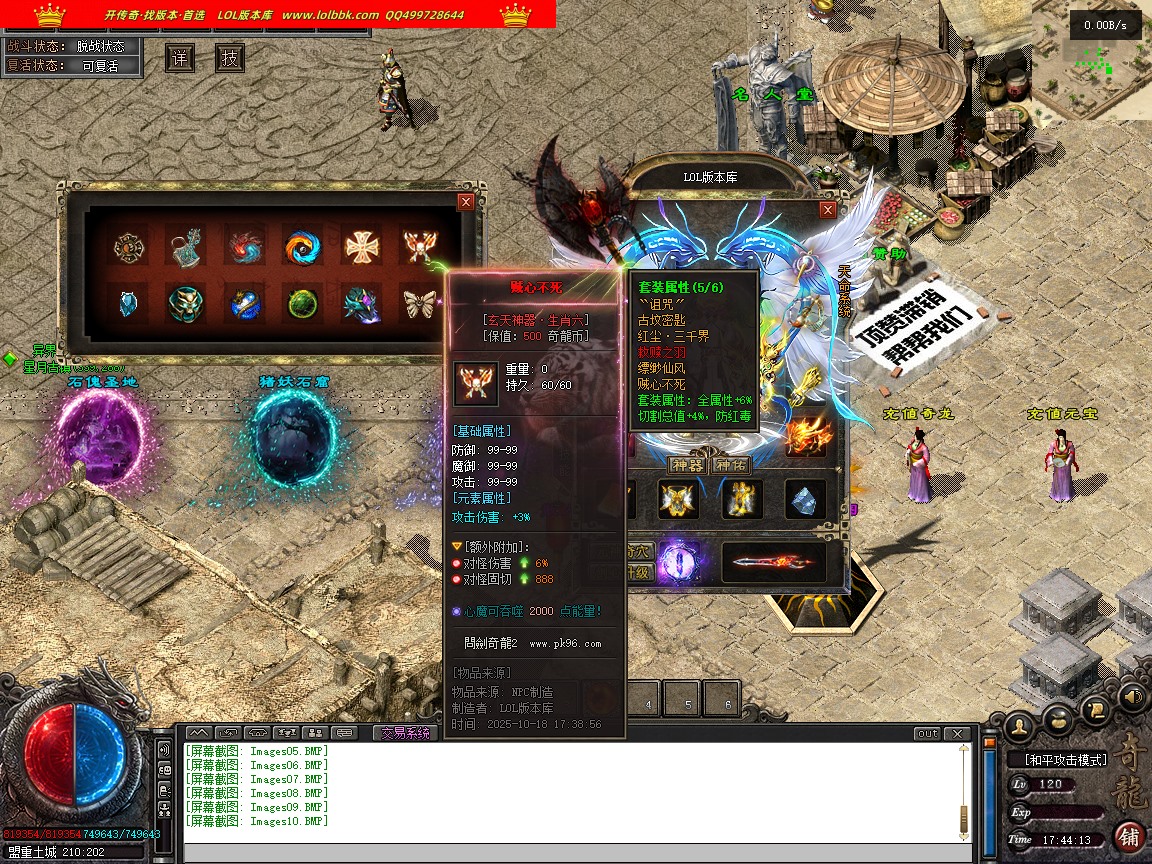Pick the padlock with crystals item
This screenshot has height=864, width=1152.
pos(185,247)
